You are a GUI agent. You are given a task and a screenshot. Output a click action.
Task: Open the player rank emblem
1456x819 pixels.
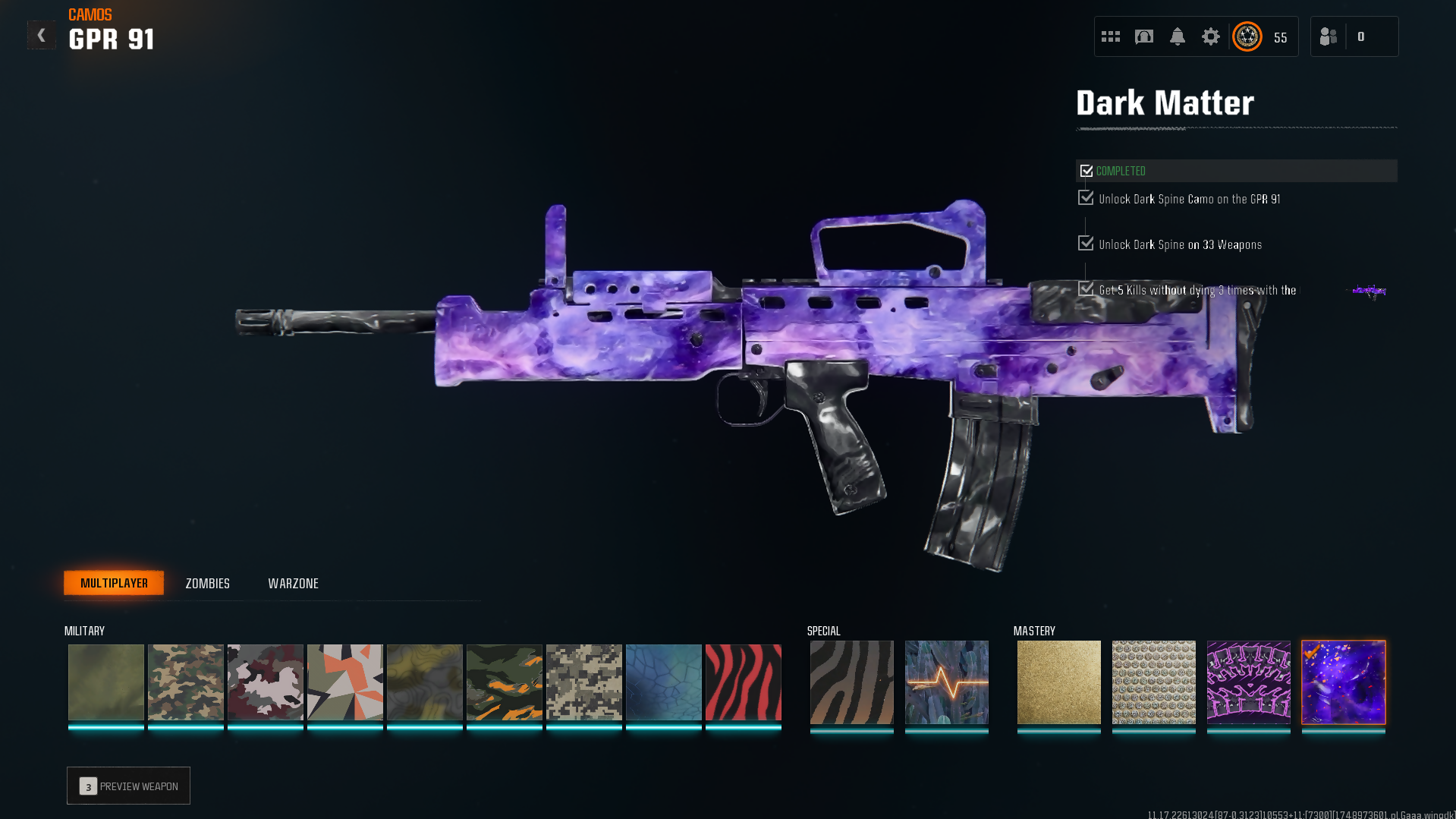(x=1247, y=36)
